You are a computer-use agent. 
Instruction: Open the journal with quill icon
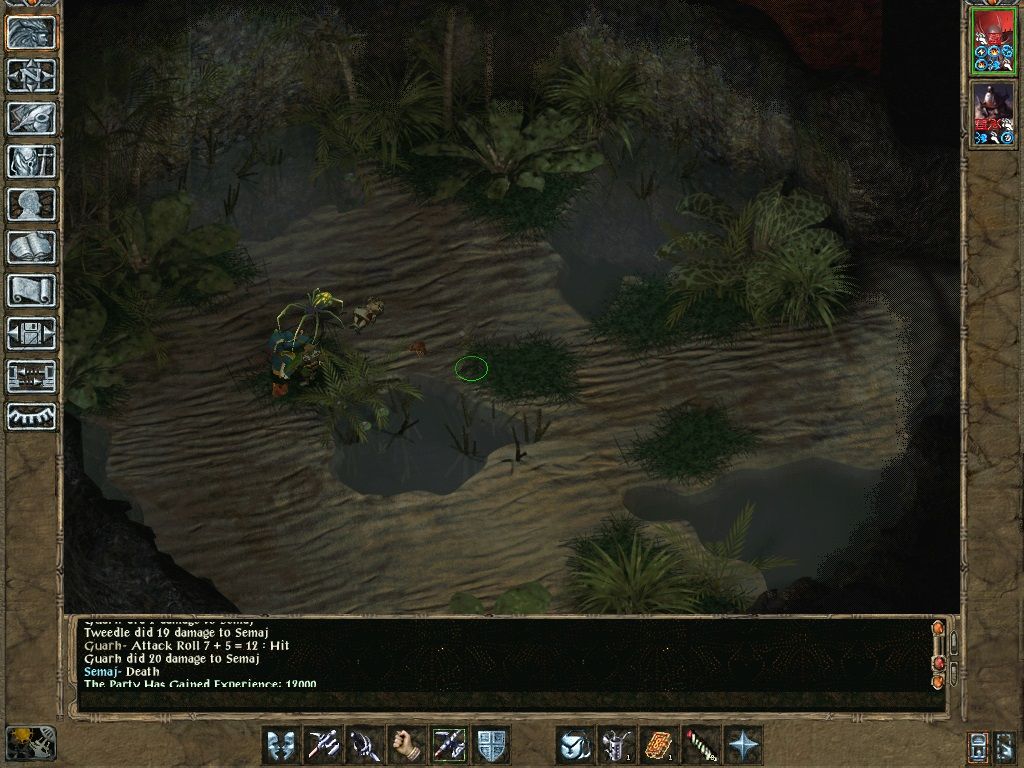tap(31, 118)
